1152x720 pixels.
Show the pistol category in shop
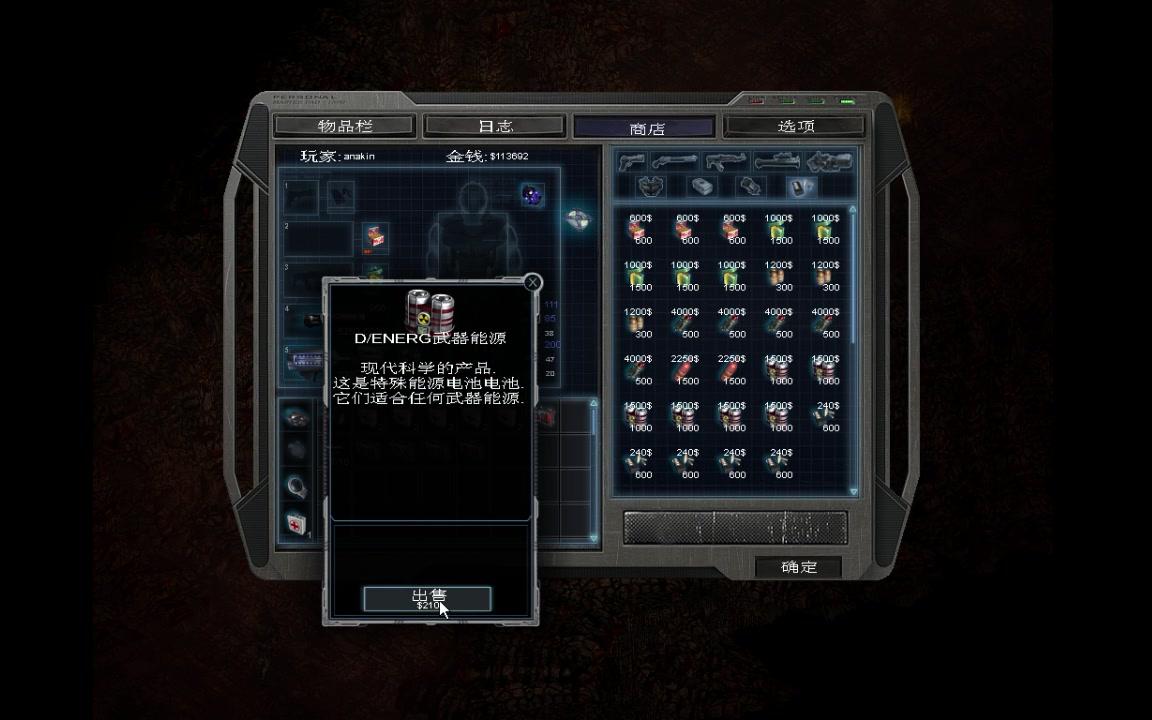click(632, 161)
